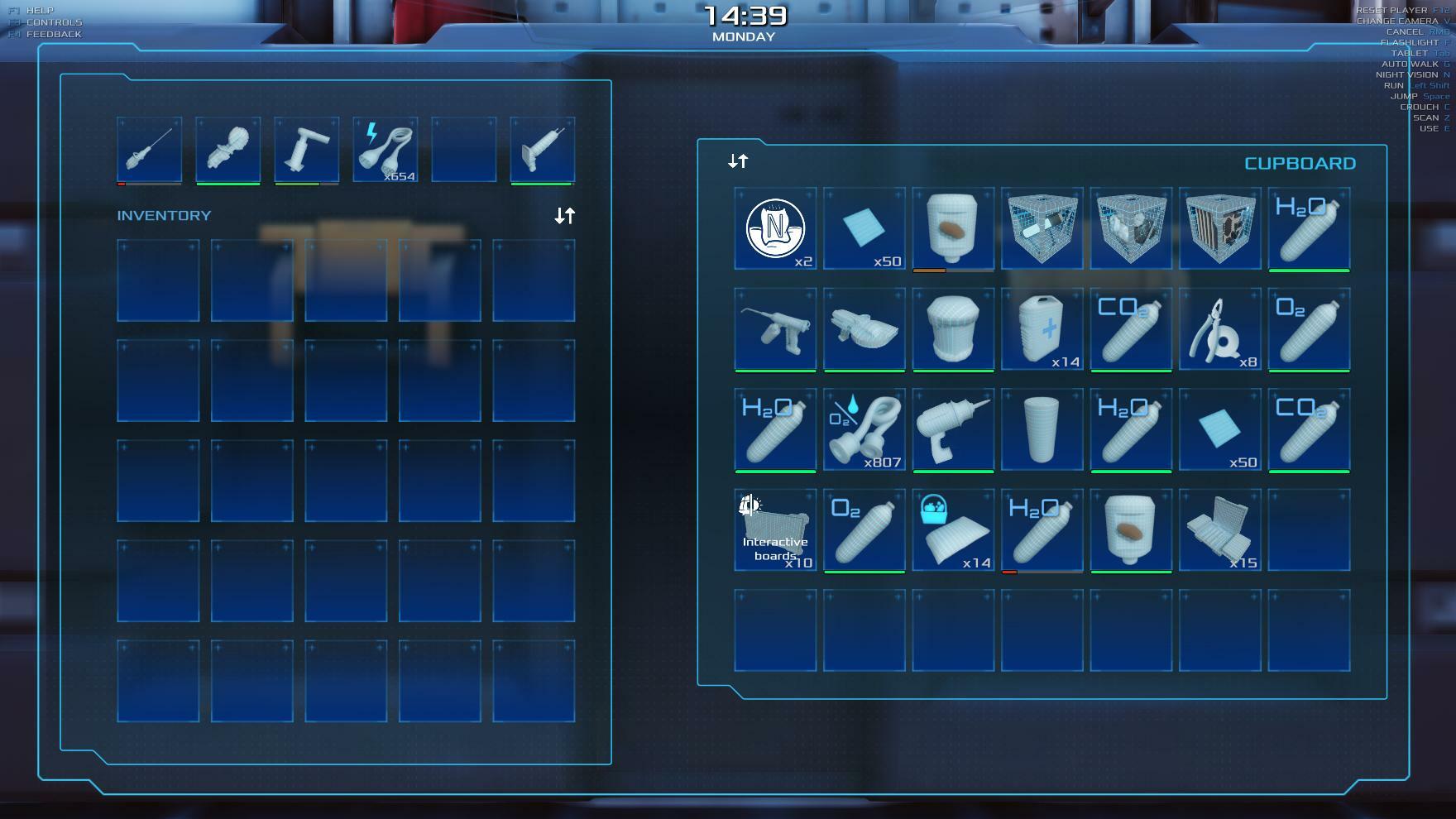The height and width of the screenshot is (819, 1456).
Task: Select the nitrogen bag stack in cupboard
Action: point(775,228)
